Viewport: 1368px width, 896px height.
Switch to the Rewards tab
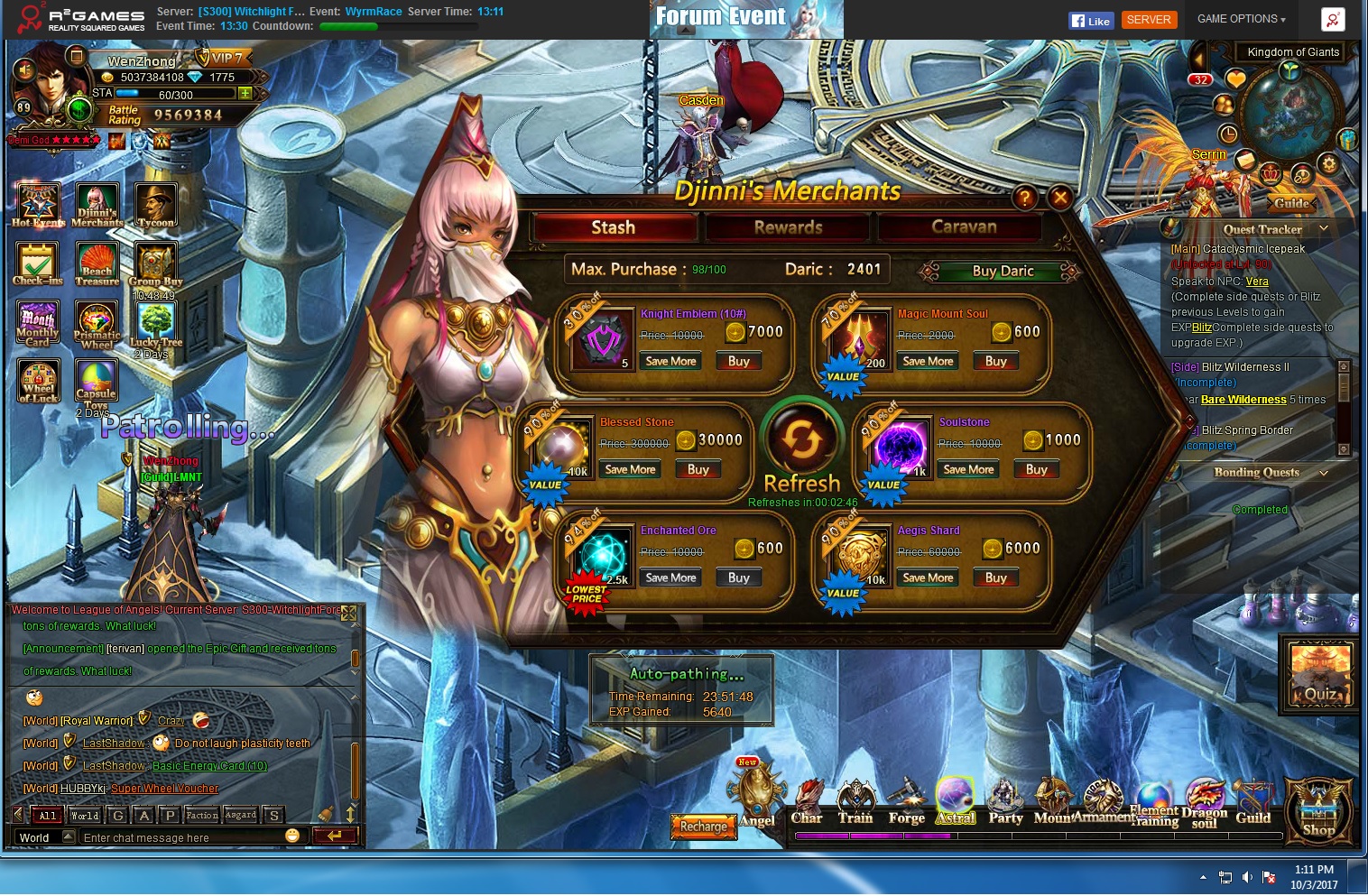(788, 227)
